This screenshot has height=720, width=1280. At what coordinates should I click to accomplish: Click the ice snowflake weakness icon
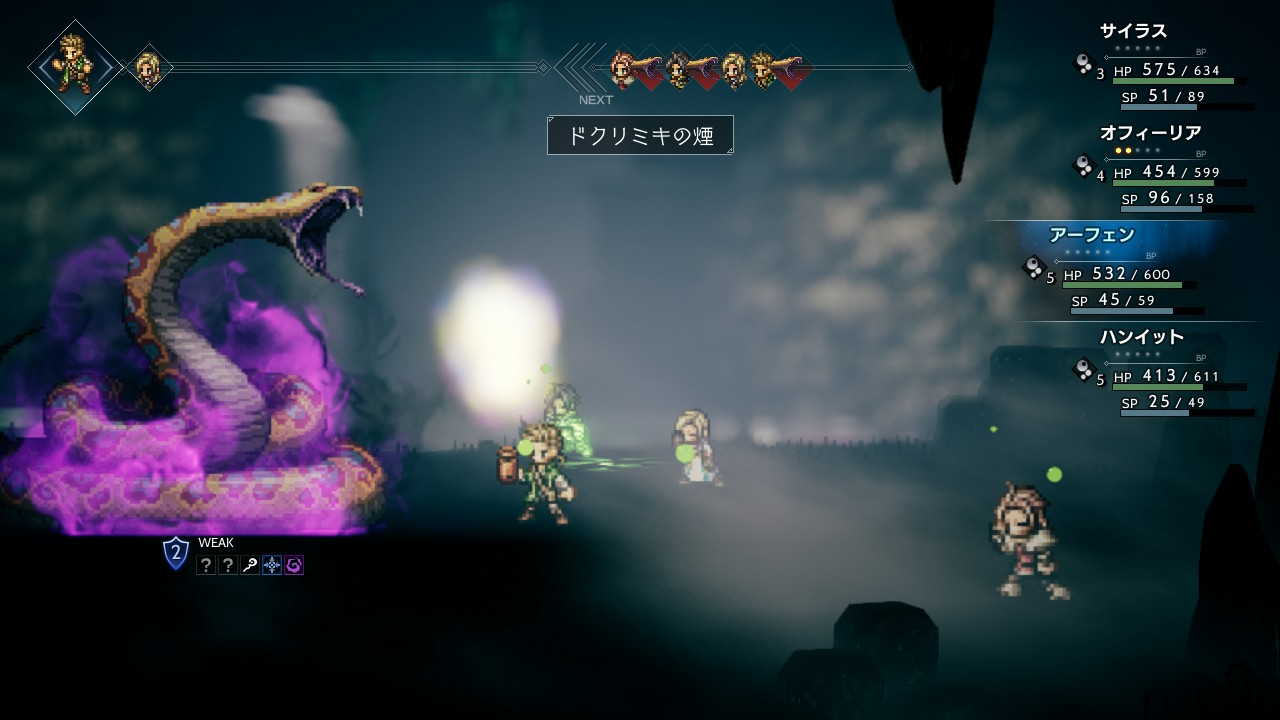(x=271, y=566)
